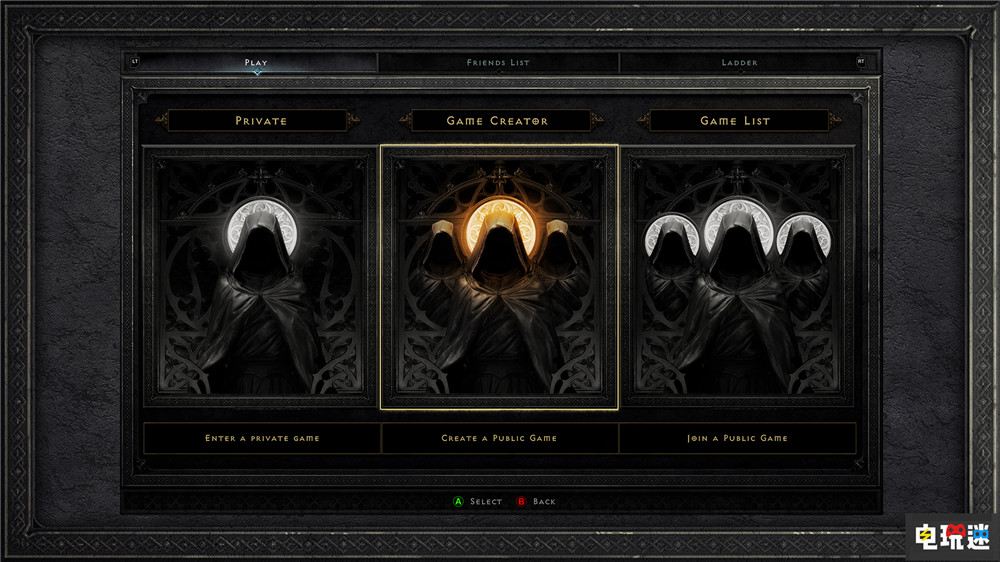
Task: Pick the Game List card
Action: click(x=737, y=276)
